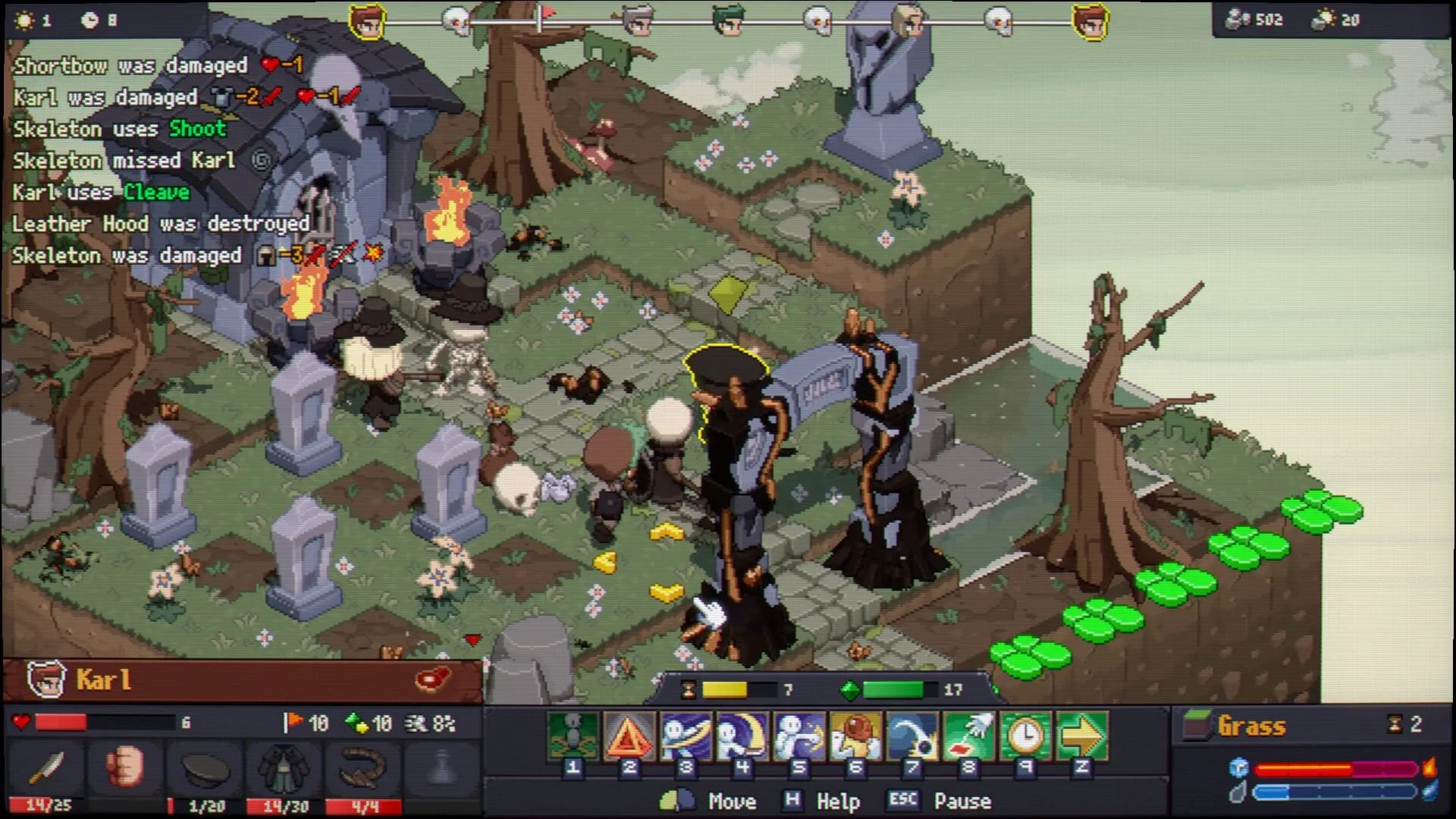Choose the hand dropping item ability

click(x=968, y=736)
